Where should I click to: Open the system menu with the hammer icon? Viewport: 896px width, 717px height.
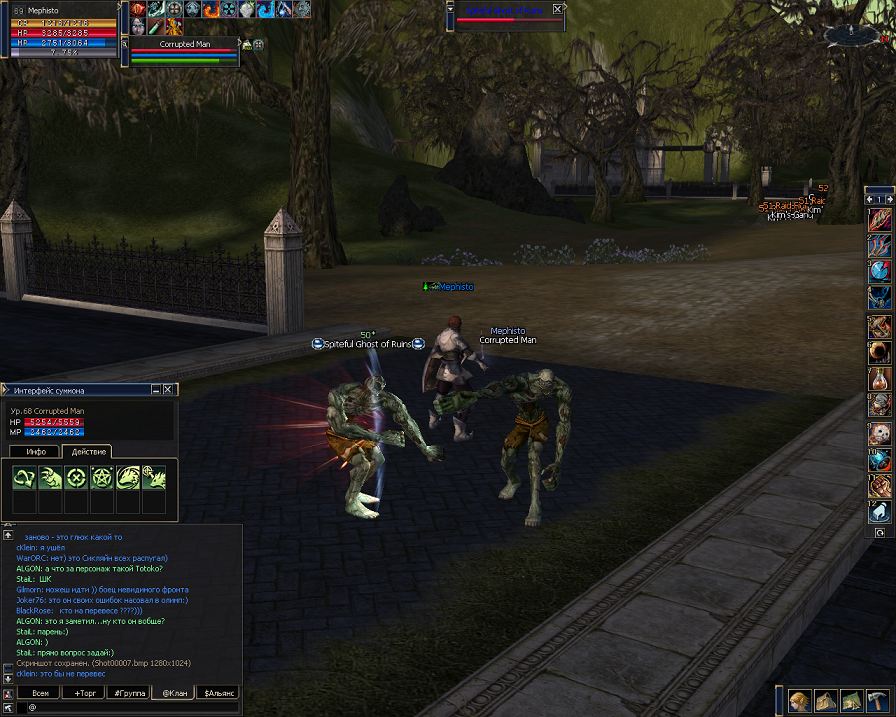pos(877,699)
